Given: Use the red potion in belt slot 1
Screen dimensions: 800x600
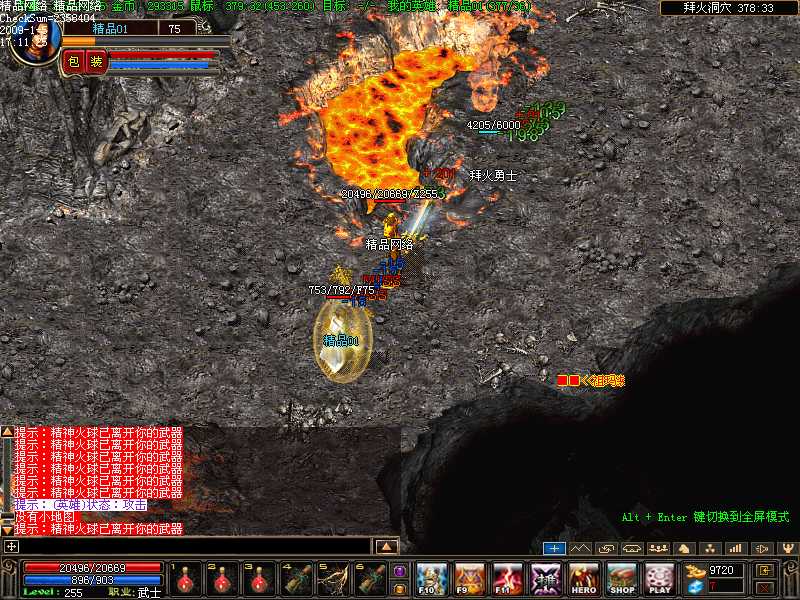Looking at the screenshot, I should (x=187, y=579).
